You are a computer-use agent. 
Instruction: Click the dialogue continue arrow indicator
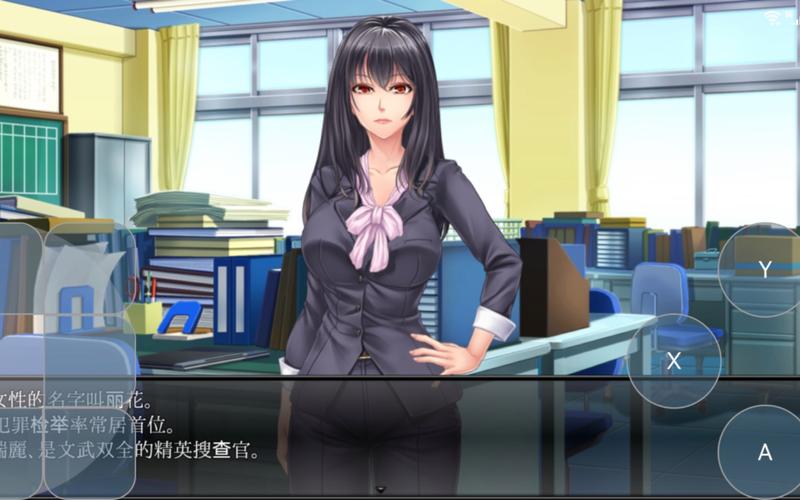[380, 490]
